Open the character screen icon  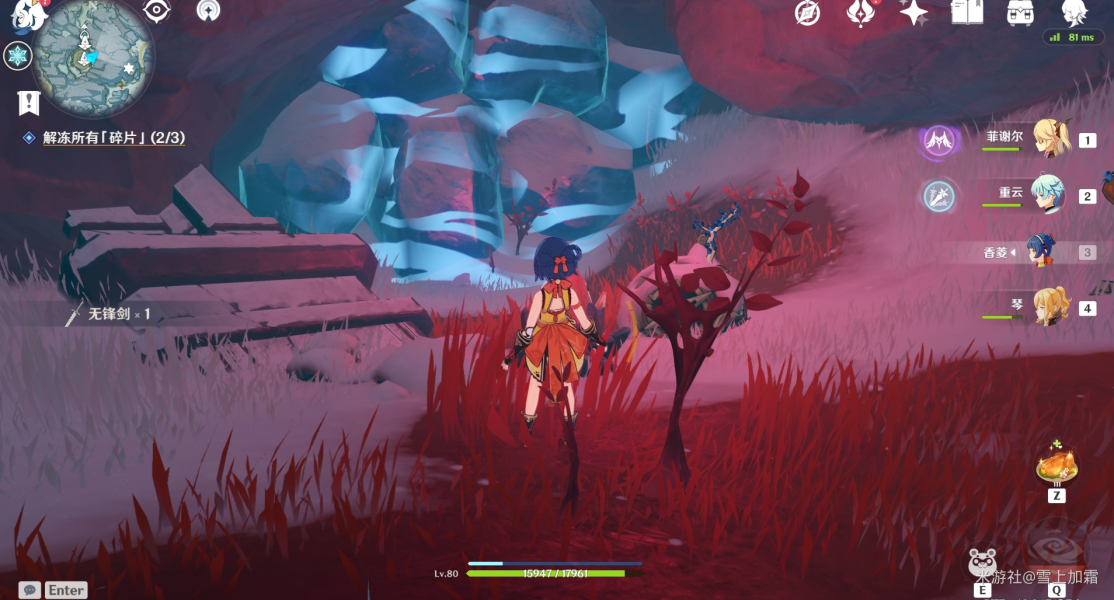[x=1075, y=12]
